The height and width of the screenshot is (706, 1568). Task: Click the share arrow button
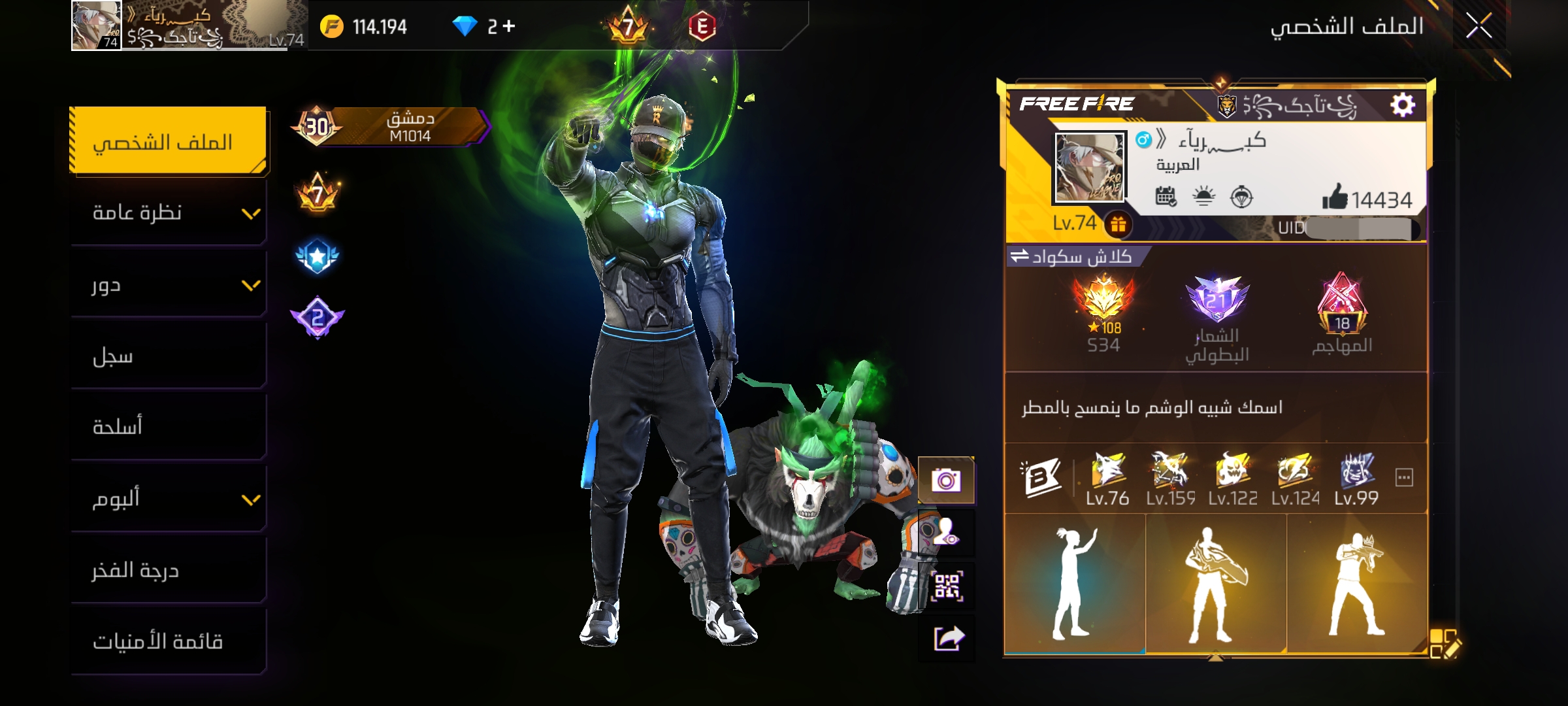(947, 638)
